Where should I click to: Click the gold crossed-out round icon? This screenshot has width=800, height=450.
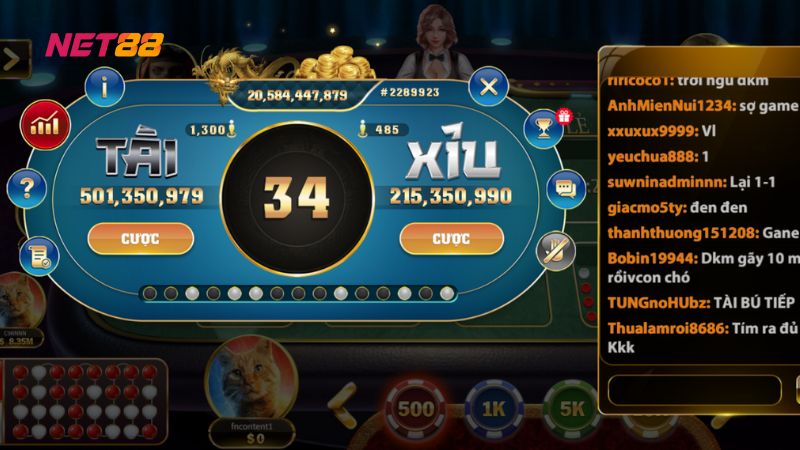click(x=553, y=250)
